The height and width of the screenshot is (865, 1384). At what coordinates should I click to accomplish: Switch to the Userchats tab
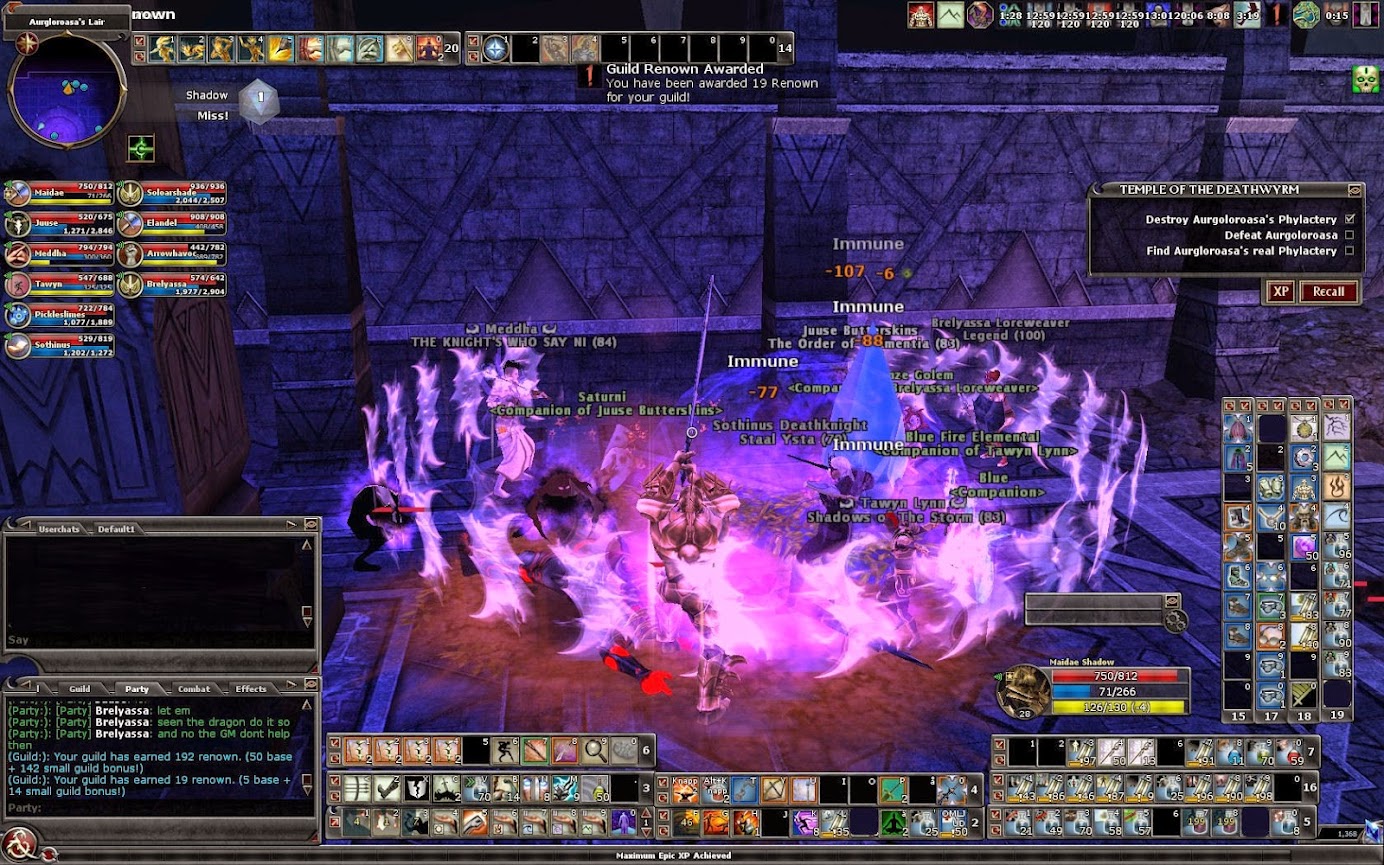57,528
